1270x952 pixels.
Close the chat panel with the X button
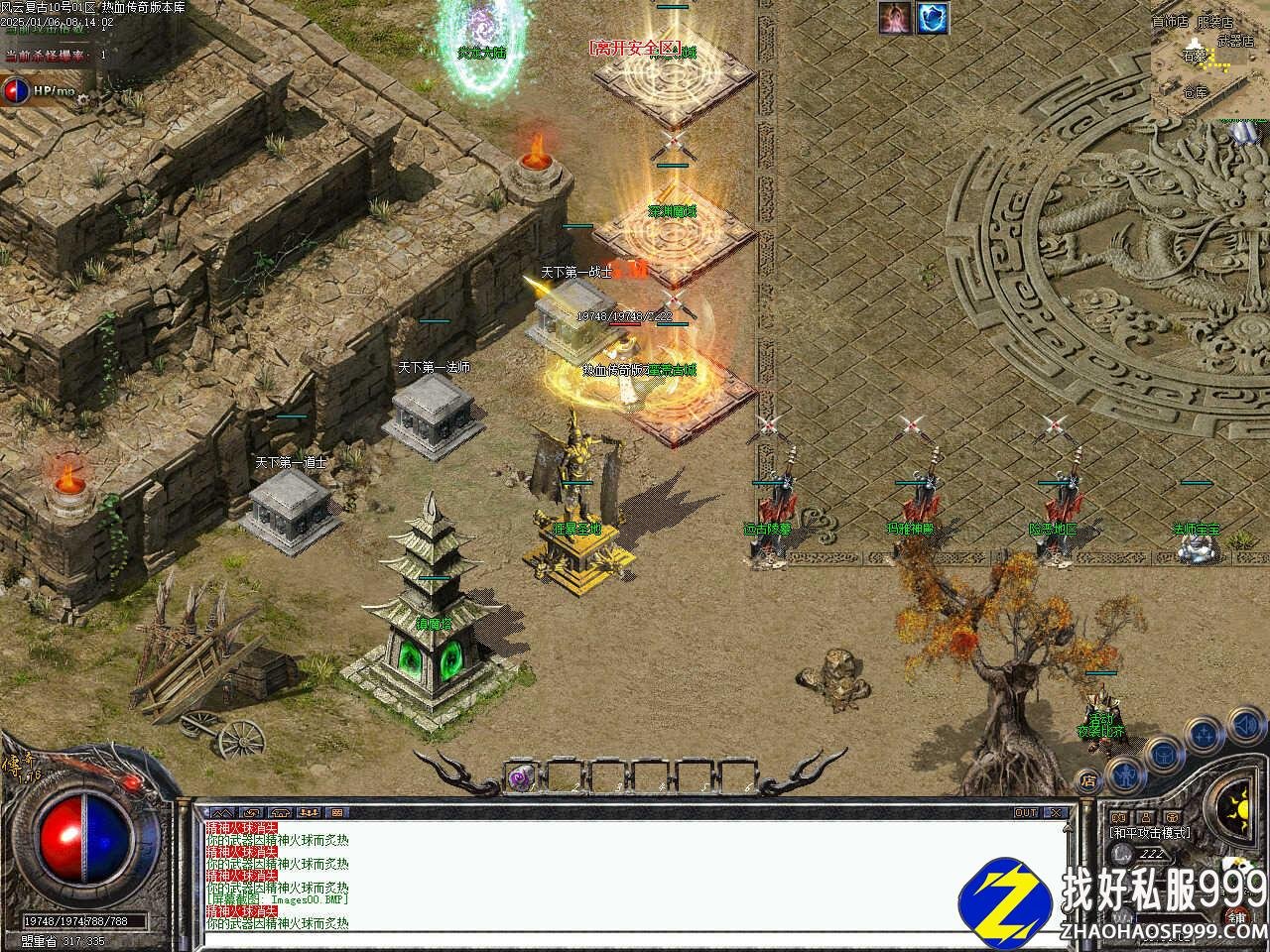1056,812
